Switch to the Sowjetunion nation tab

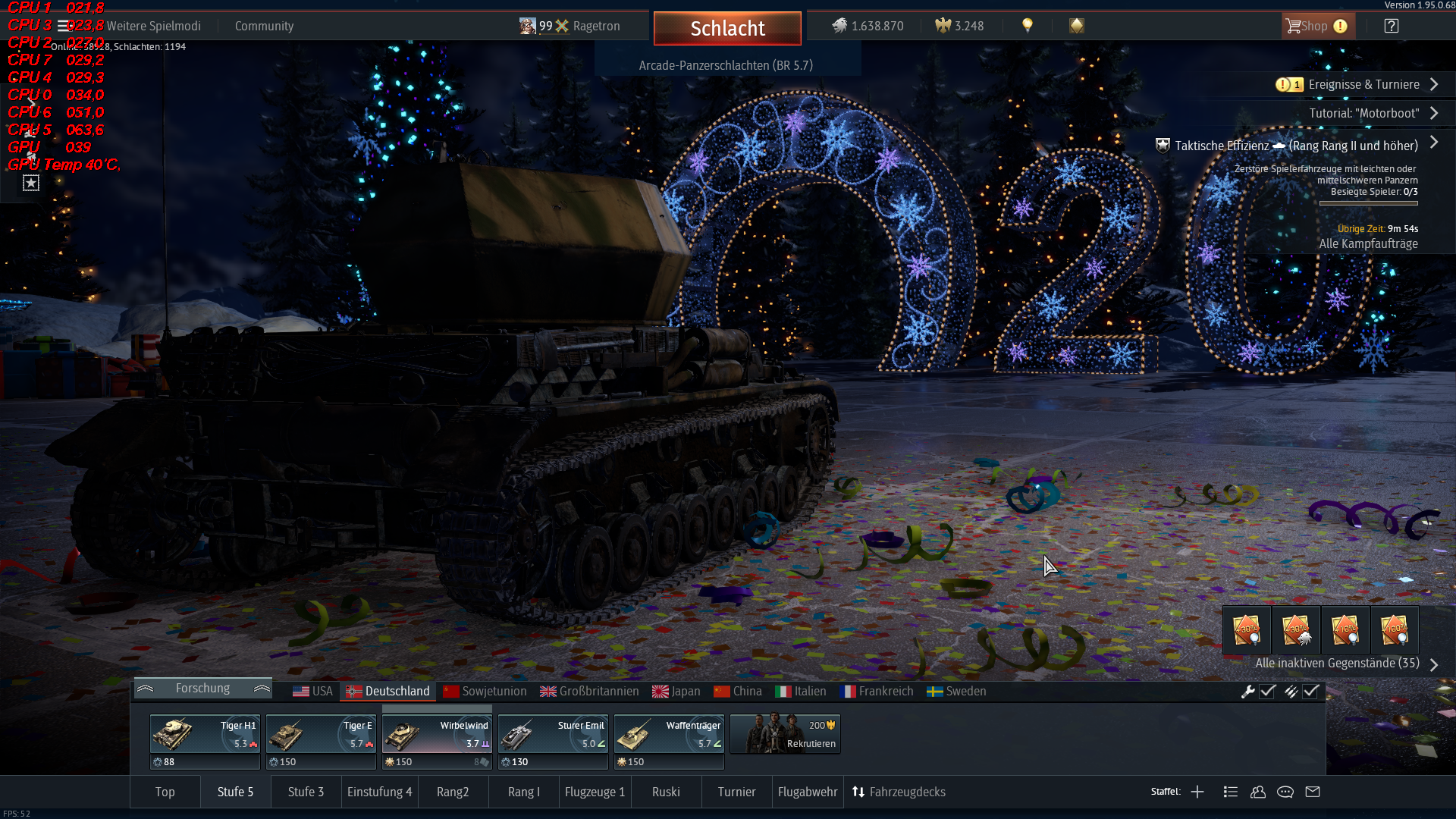485,691
